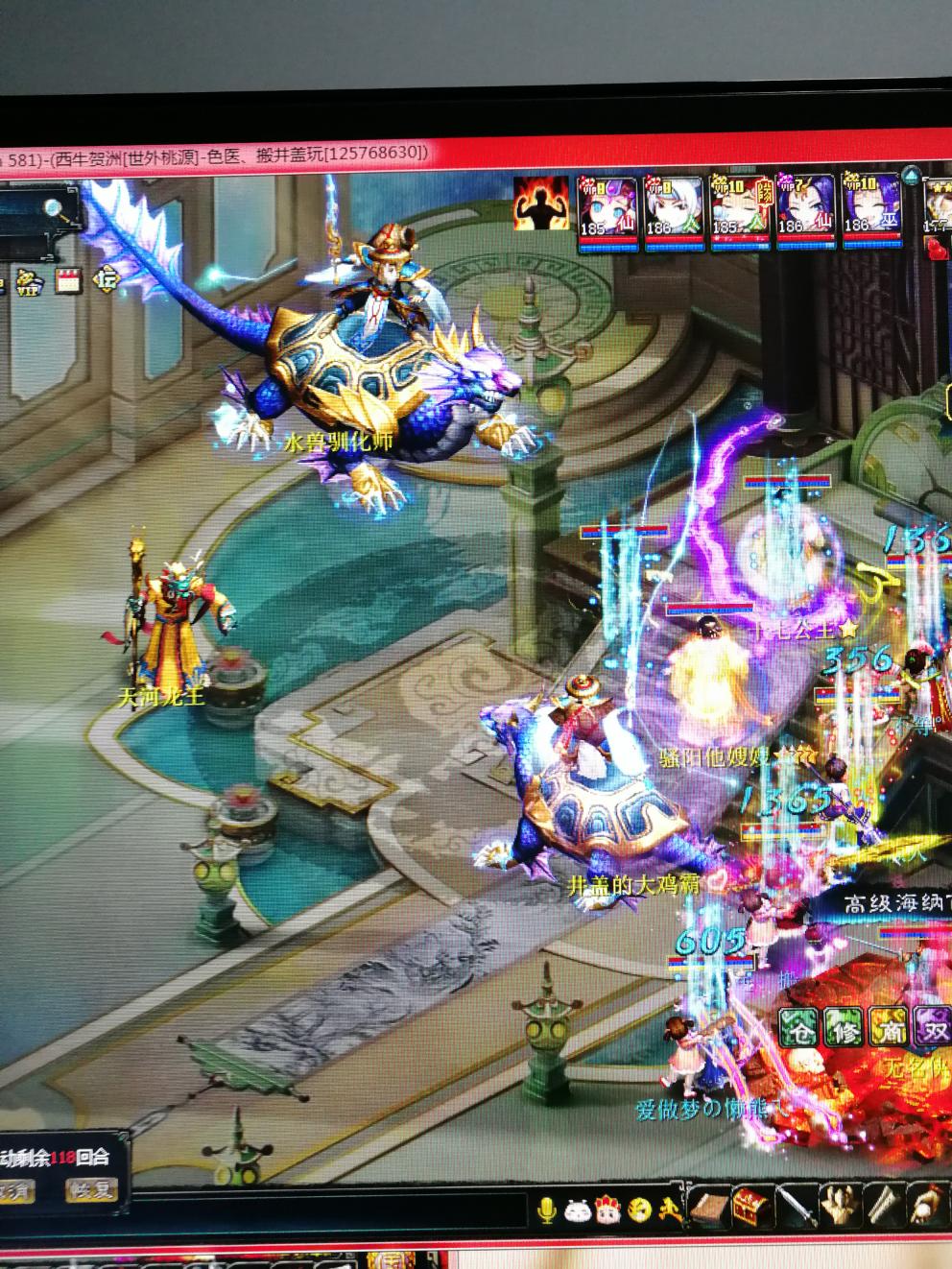
Task: Open the paper scroll icon in the toolbar
Action: pos(883,1206)
